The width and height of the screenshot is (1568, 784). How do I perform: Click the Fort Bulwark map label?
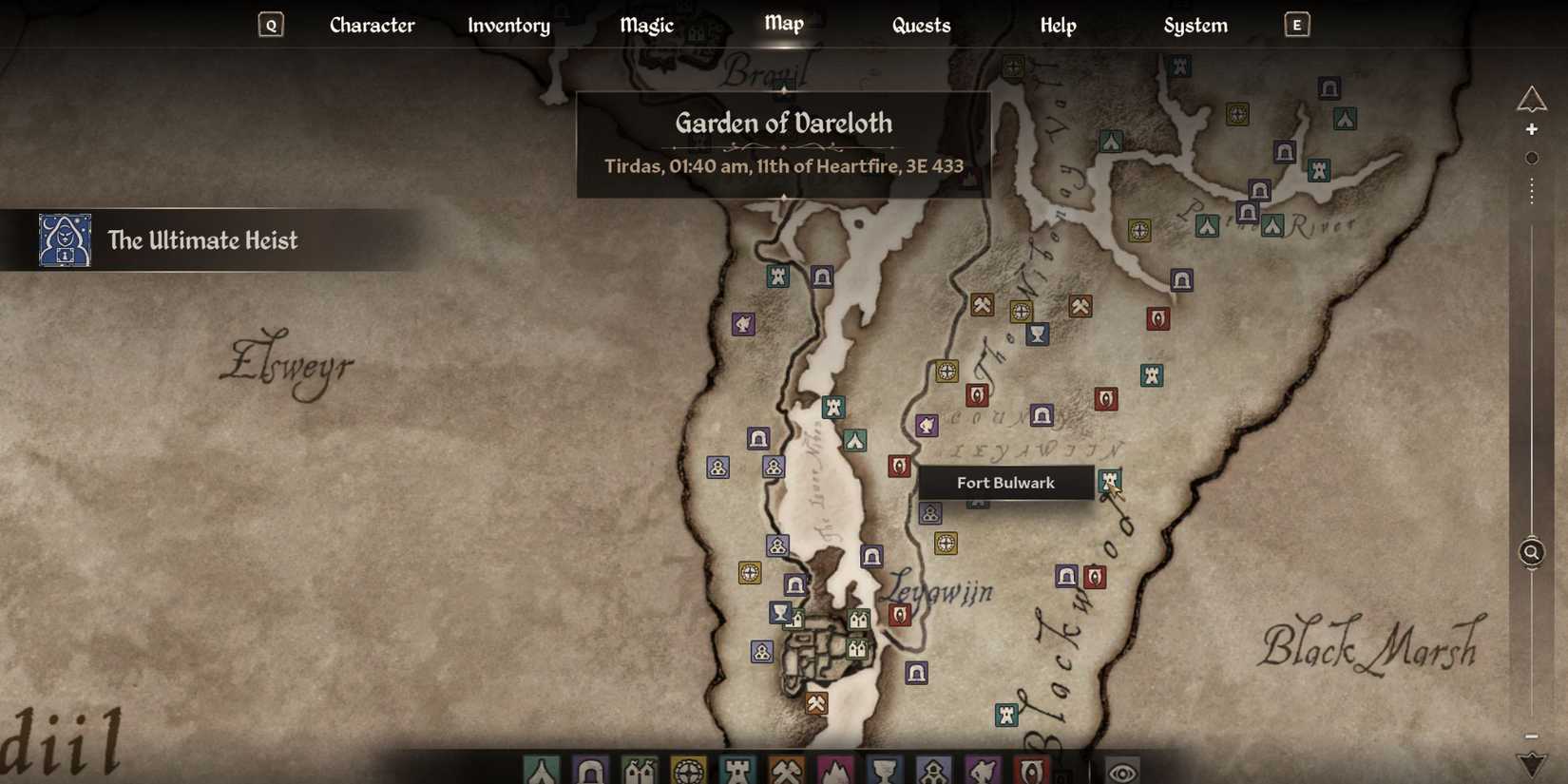tap(1004, 482)
